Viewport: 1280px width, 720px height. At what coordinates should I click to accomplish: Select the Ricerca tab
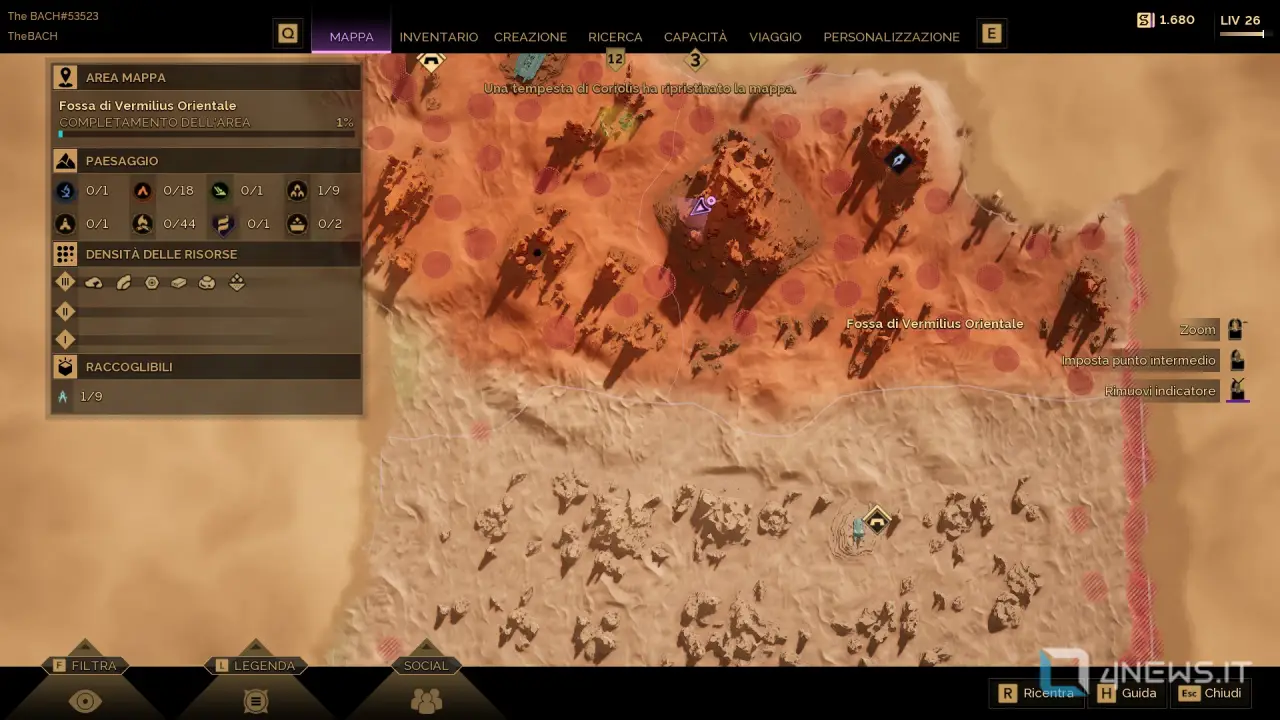615,37
